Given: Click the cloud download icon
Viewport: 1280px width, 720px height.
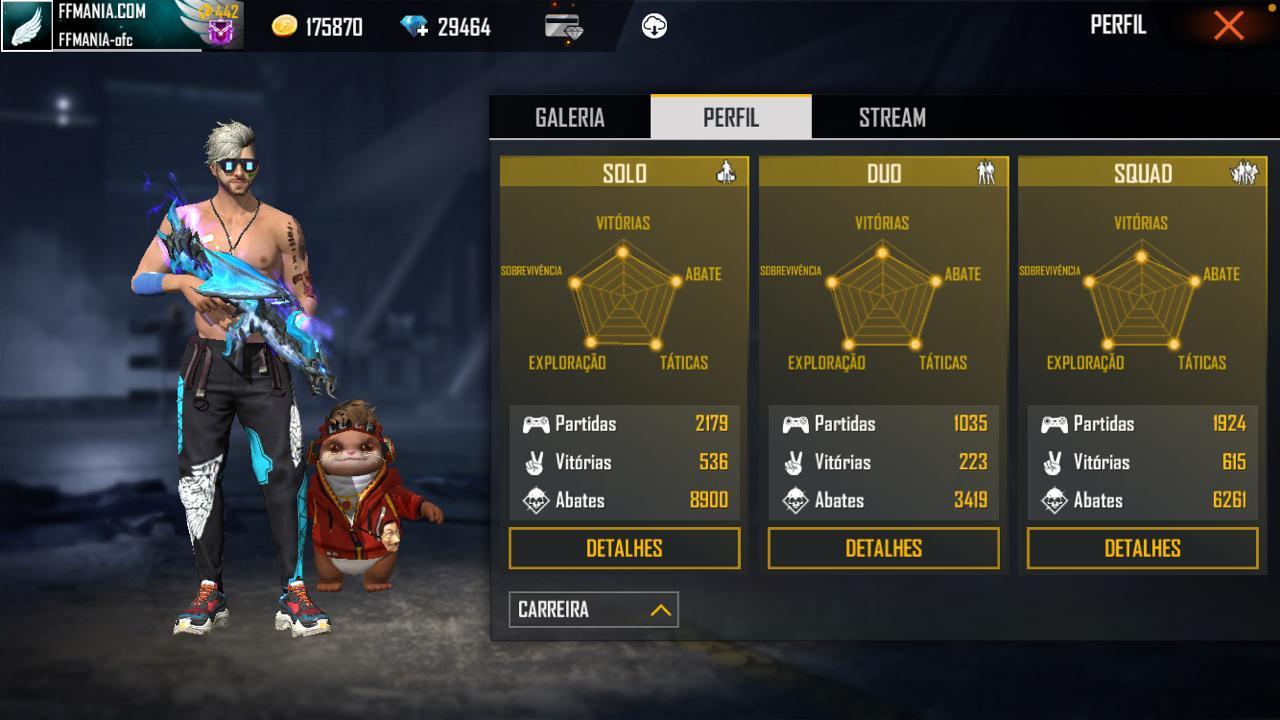Looking at the screenshot, I should point(654,27).
